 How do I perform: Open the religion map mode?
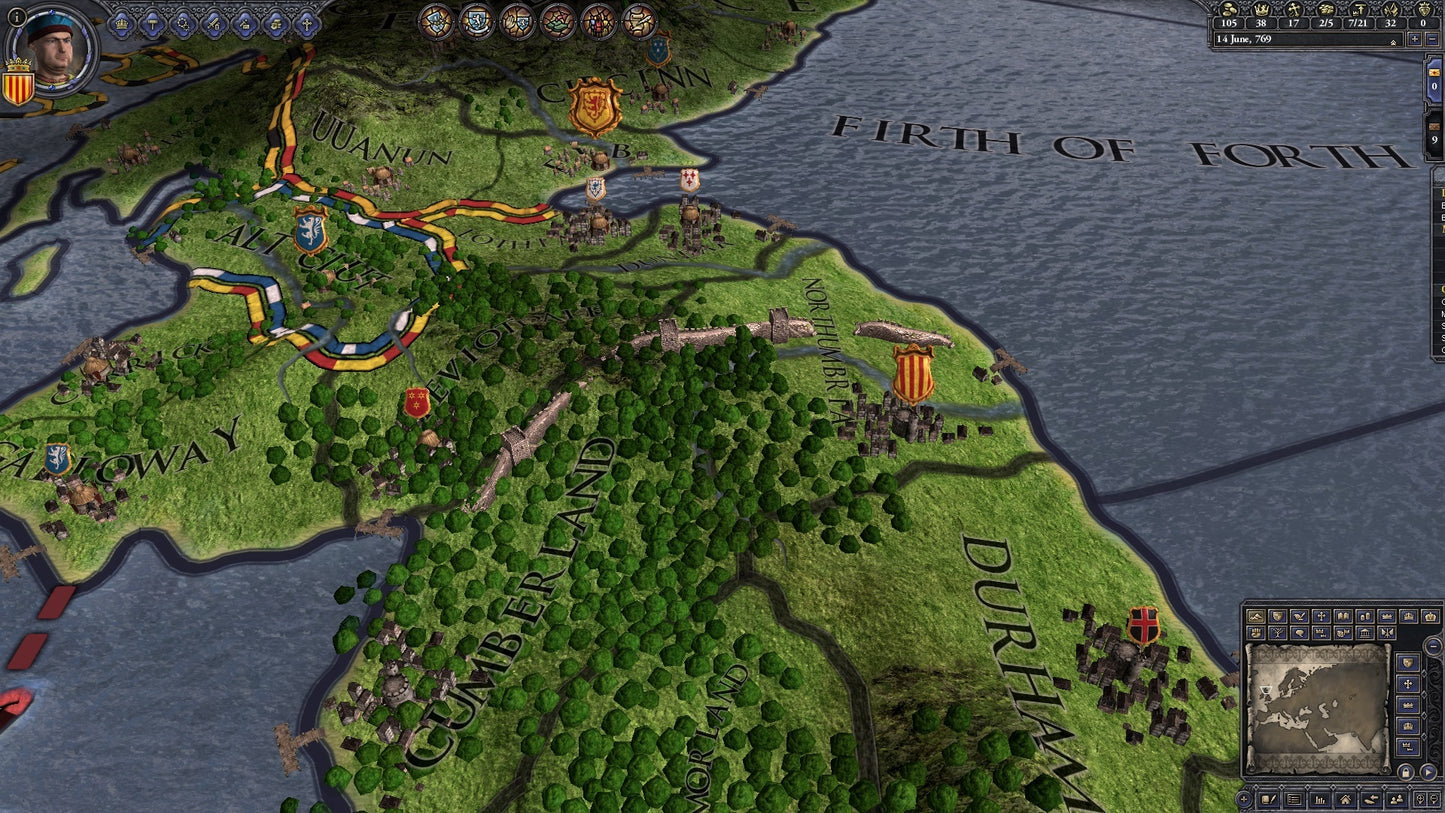coord(1323,616)
